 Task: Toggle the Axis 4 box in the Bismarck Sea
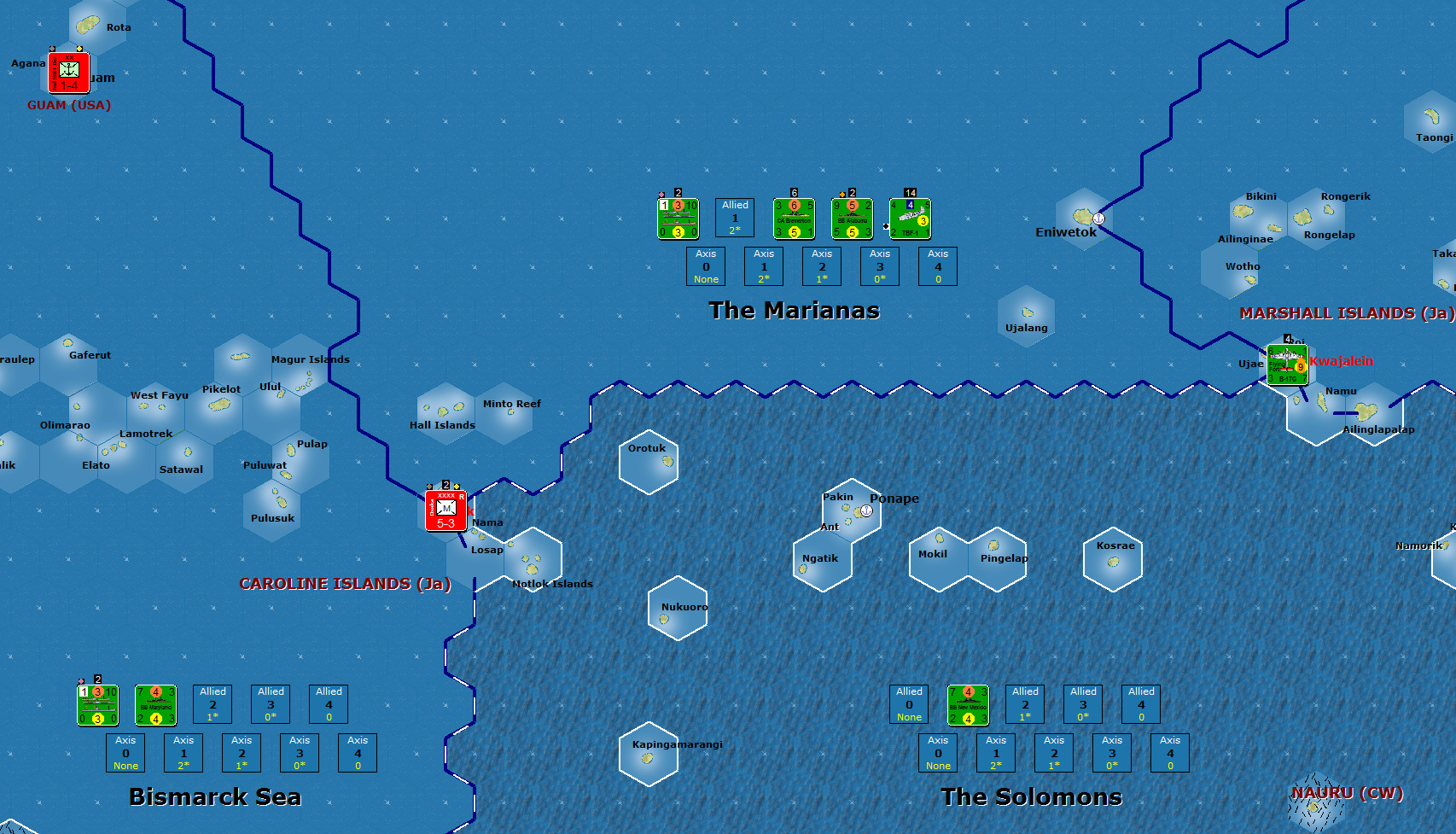pyautogui.click(x=357, y=752)
